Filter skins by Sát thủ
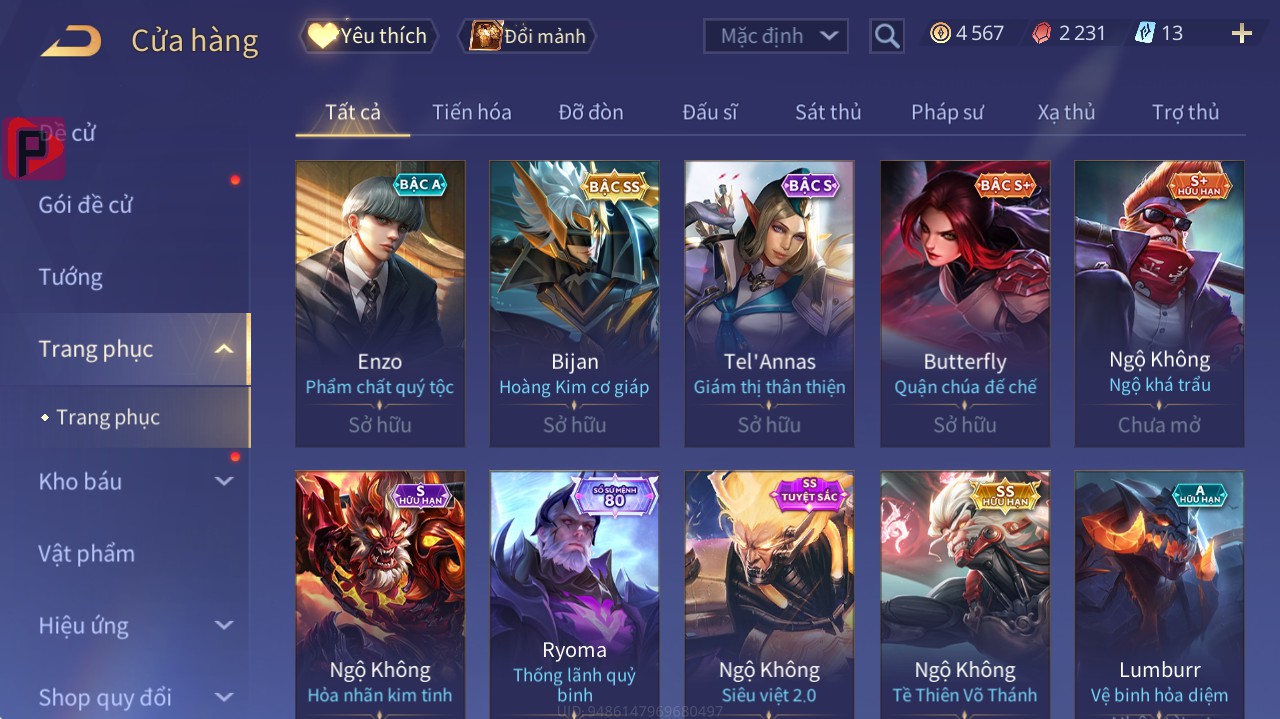 (827, 112)
